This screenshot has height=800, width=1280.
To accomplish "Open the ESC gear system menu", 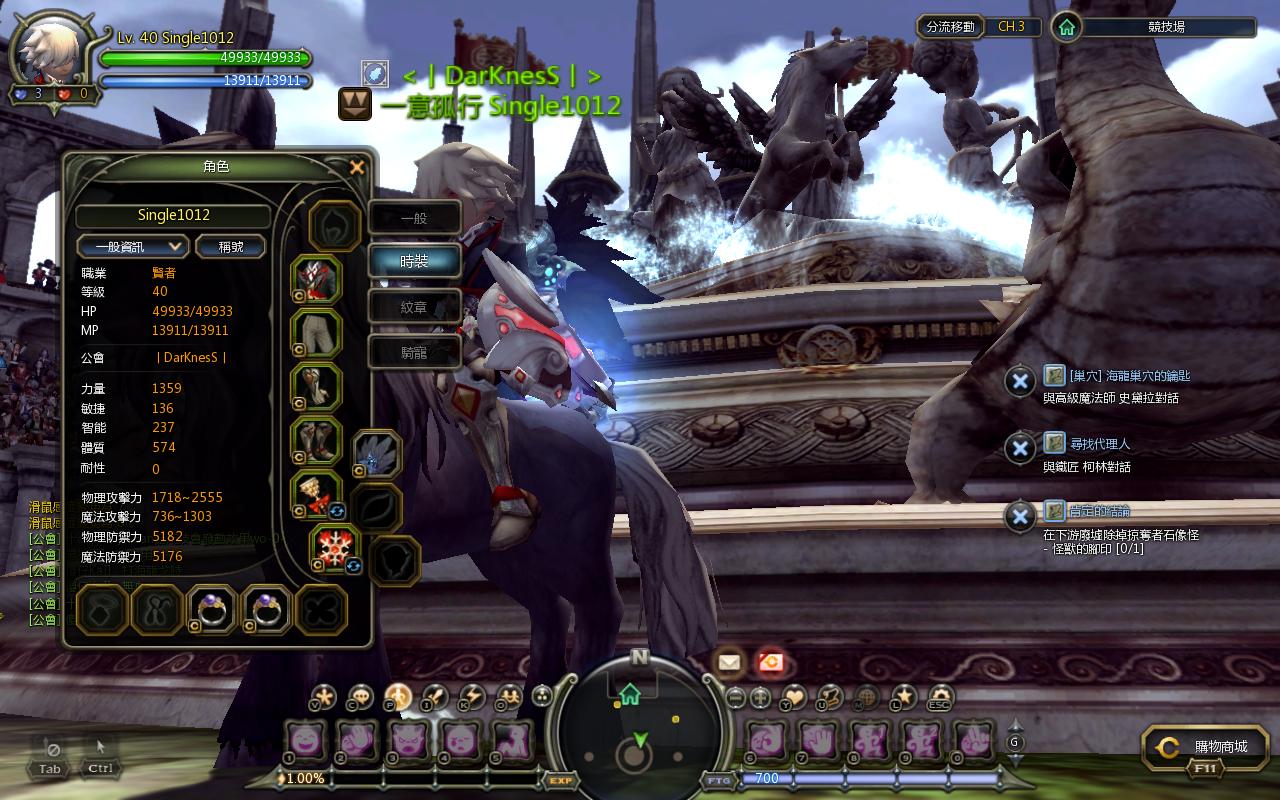I will [x=940, y=696].
